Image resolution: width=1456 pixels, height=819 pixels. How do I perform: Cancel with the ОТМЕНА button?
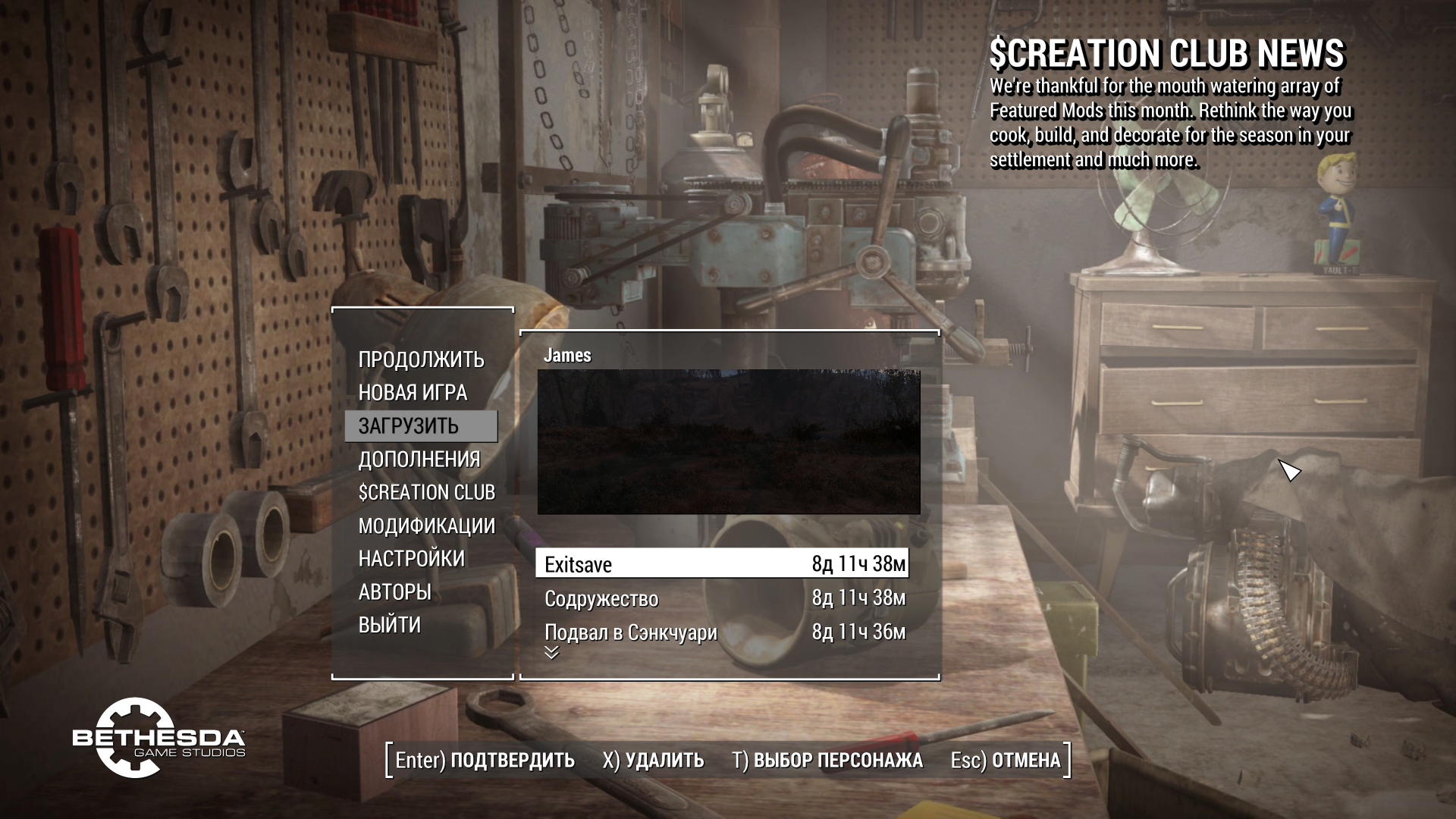pos(1006,760)
